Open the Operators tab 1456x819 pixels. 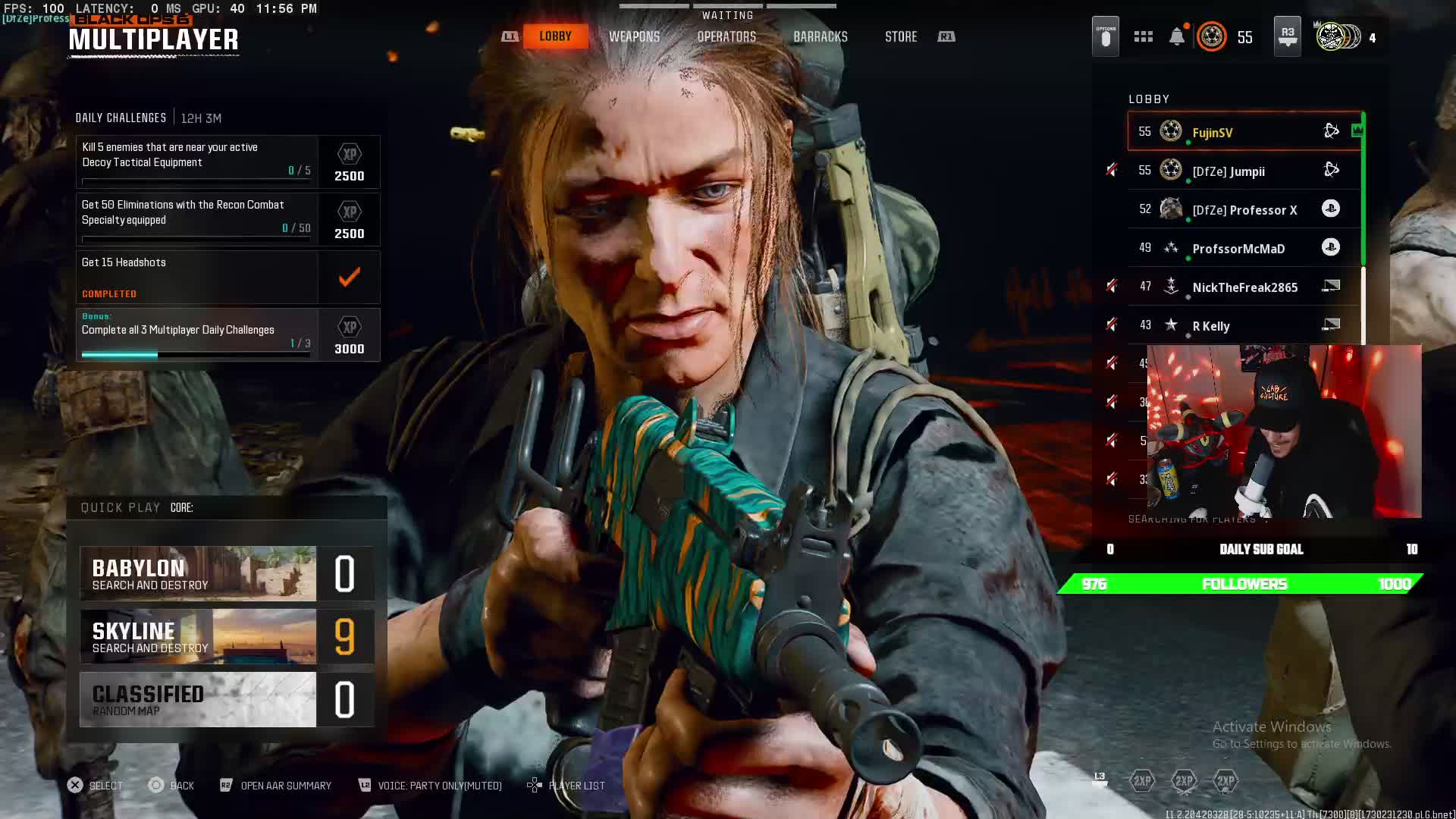(x=726, y=36)
